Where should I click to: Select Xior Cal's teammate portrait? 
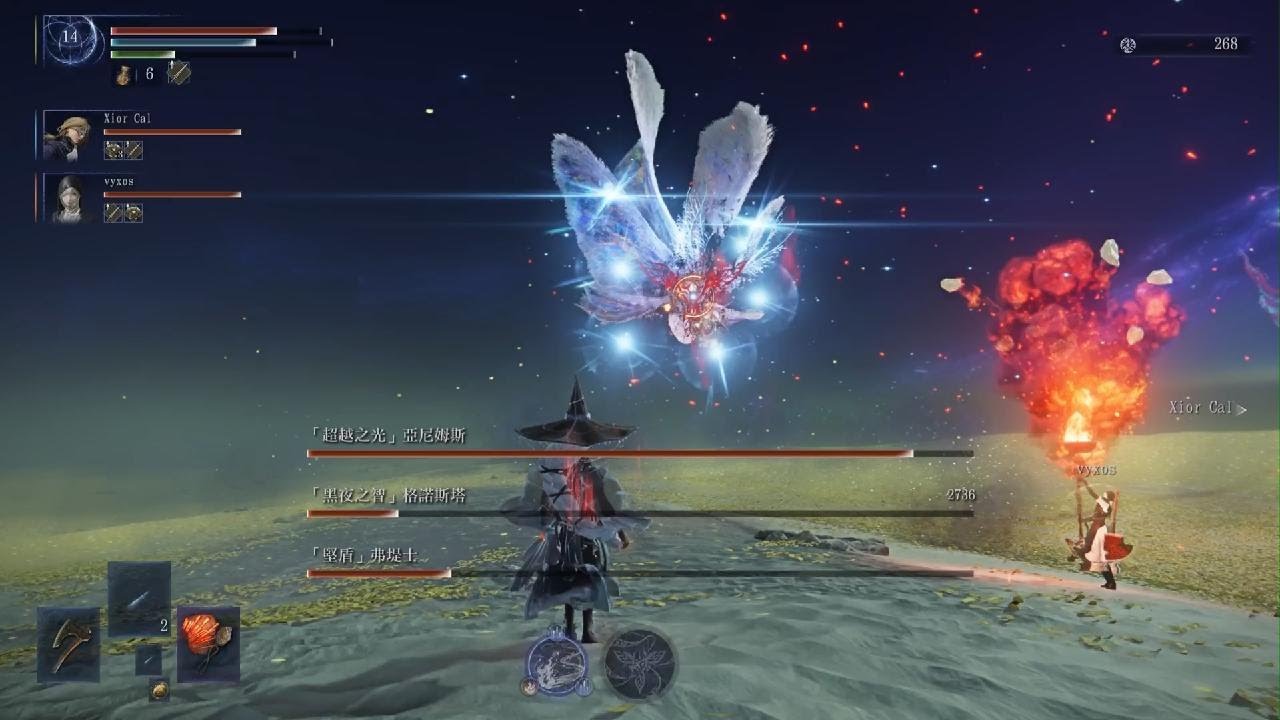[x=68, y=136]
